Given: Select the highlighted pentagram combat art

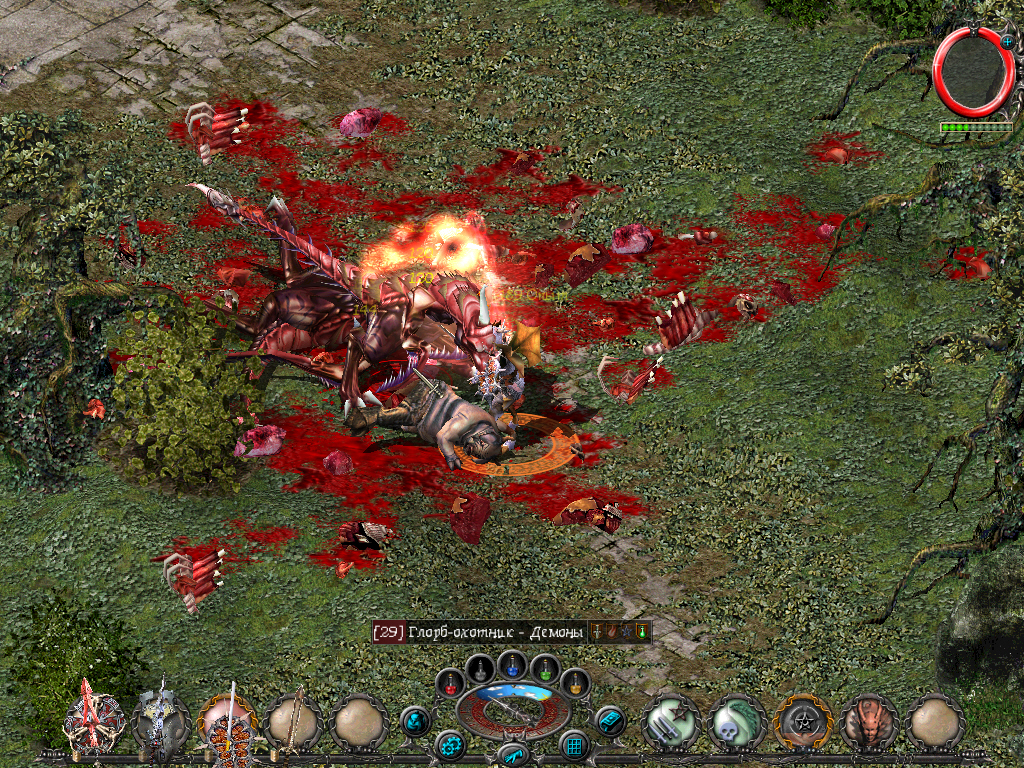Looking at the screenshot, I should click(x=803, y=722).
